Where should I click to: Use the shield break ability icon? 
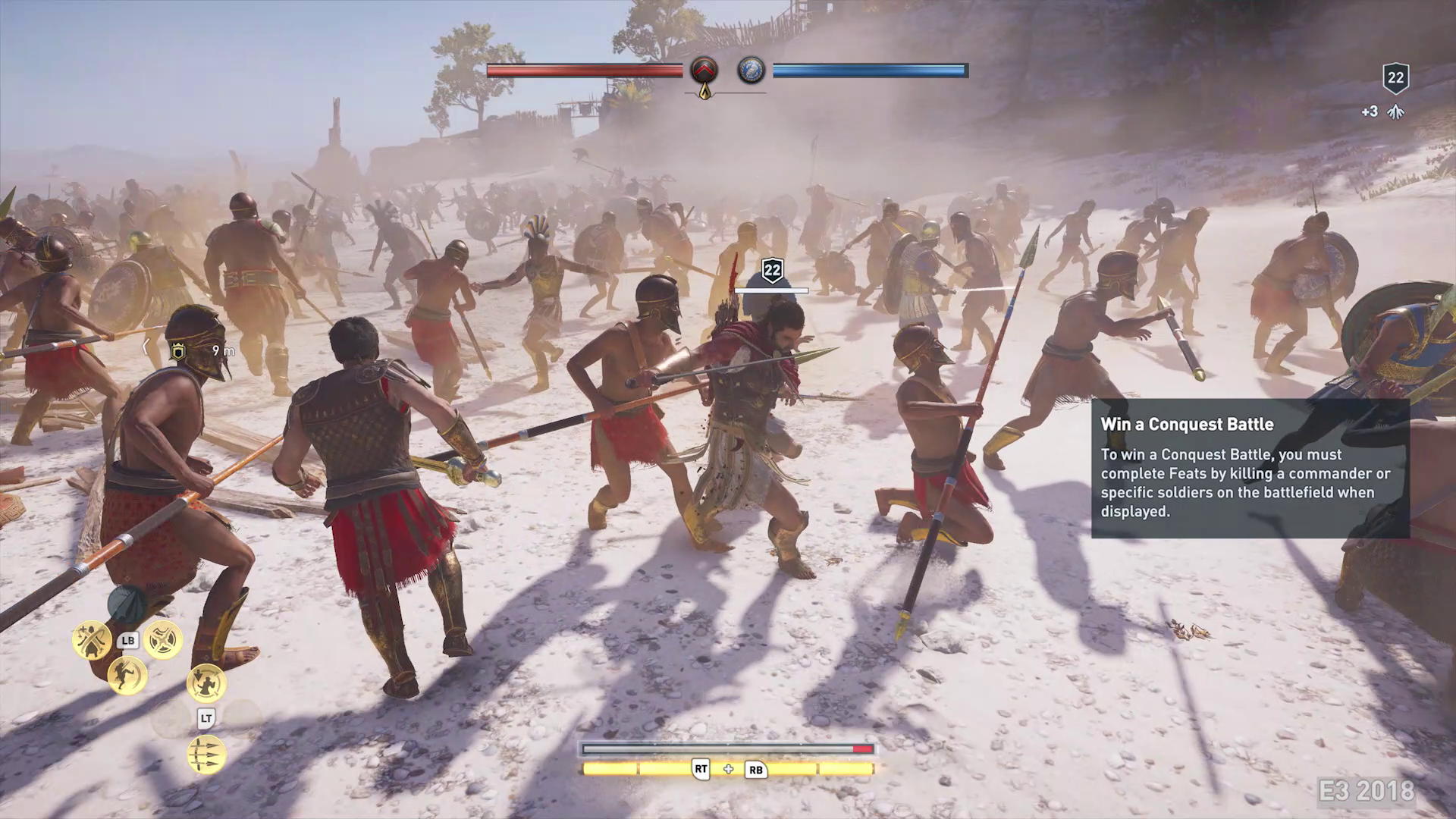click(163, 640)
